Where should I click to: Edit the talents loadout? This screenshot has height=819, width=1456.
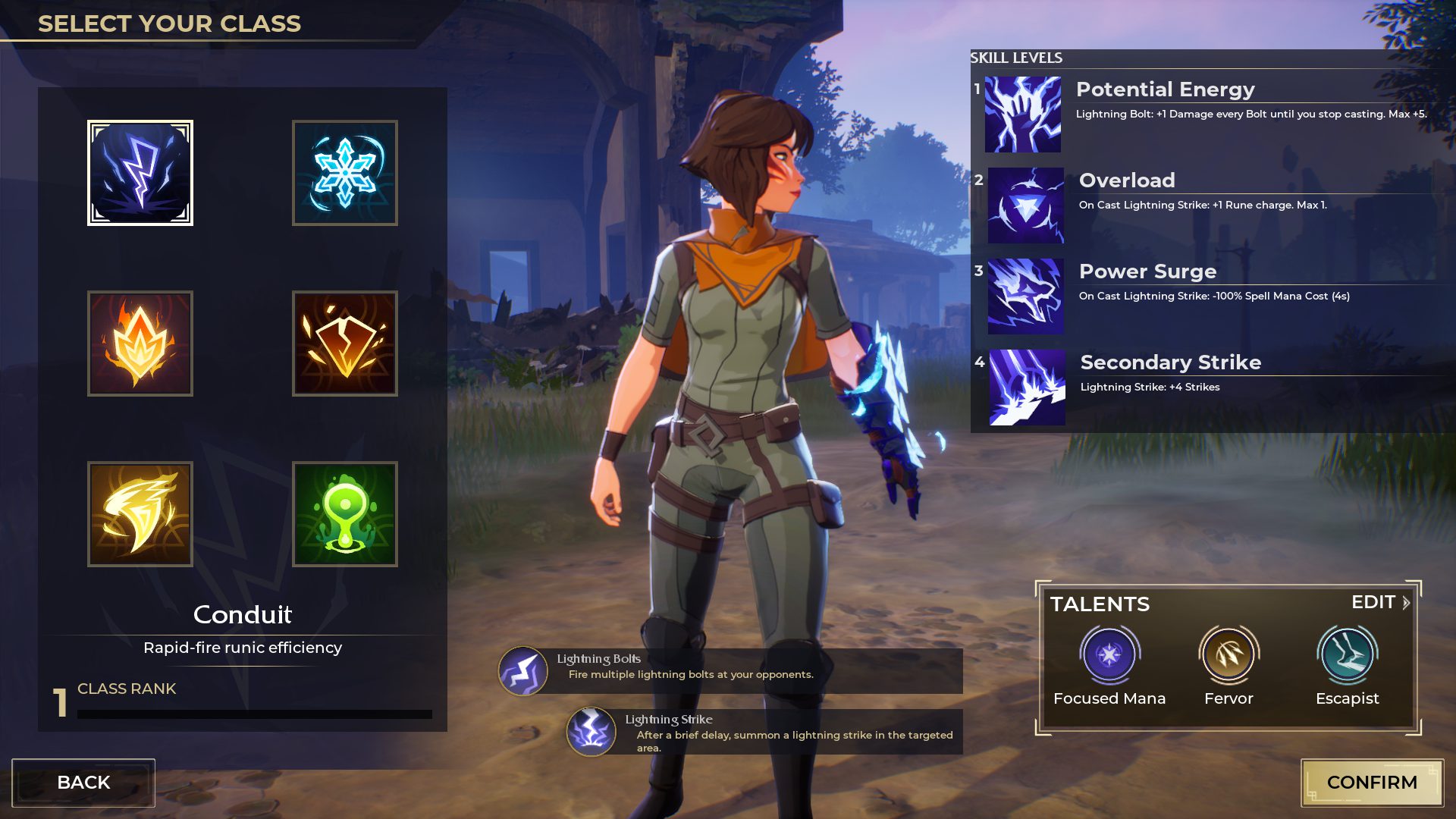1380,602
